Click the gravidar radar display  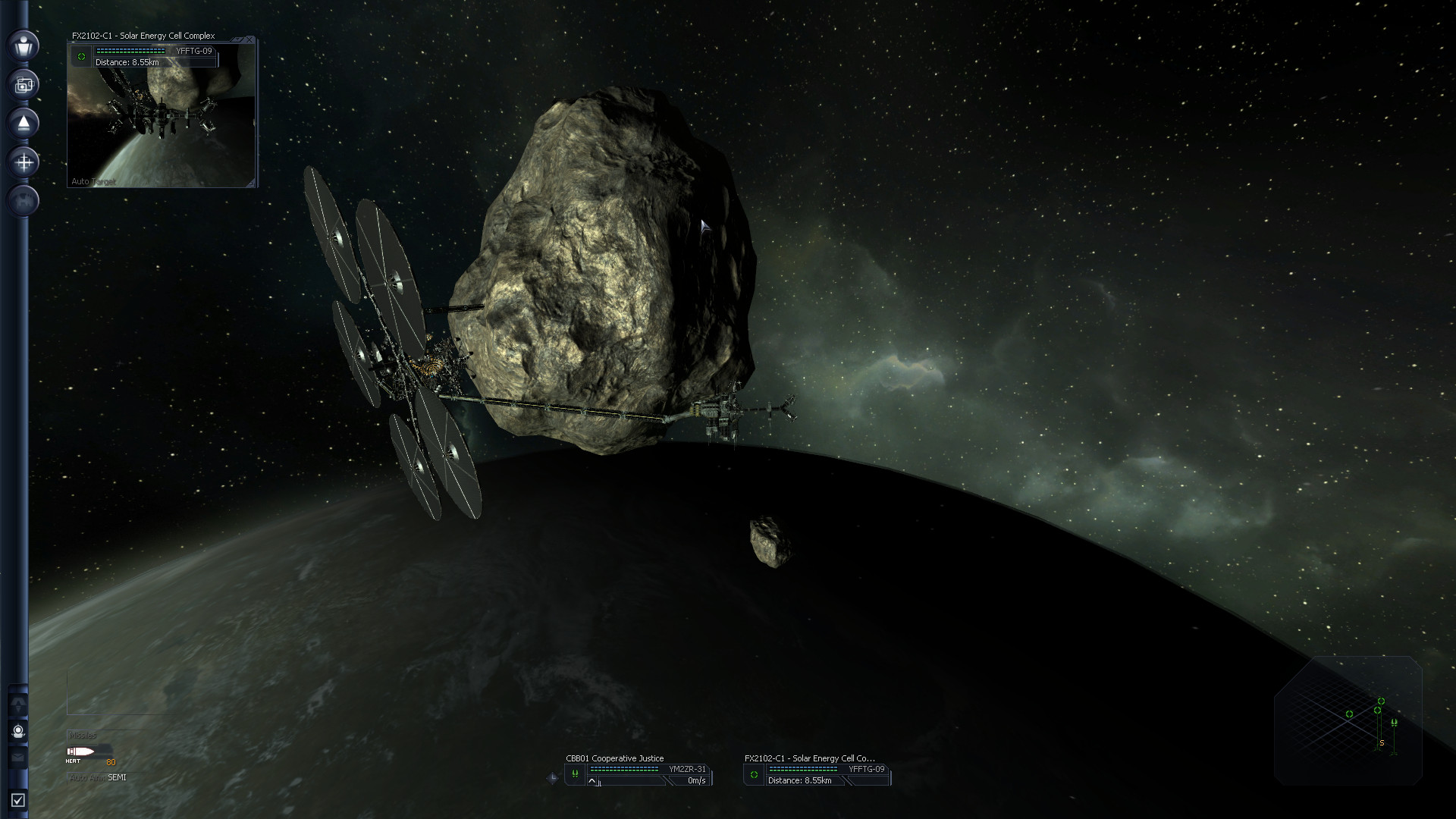(1348, 720)
